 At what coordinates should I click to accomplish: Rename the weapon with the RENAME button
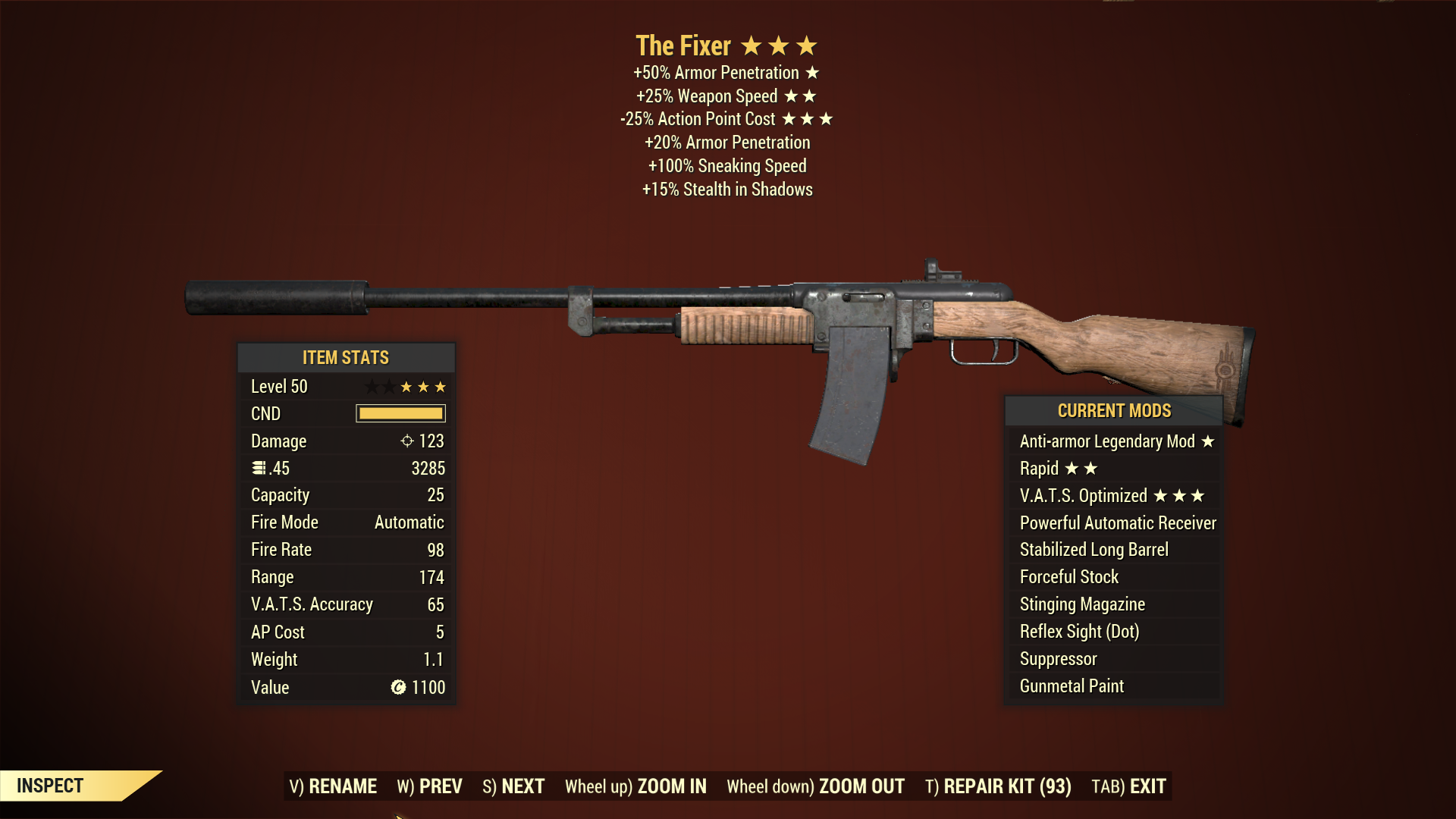[333, 786]
